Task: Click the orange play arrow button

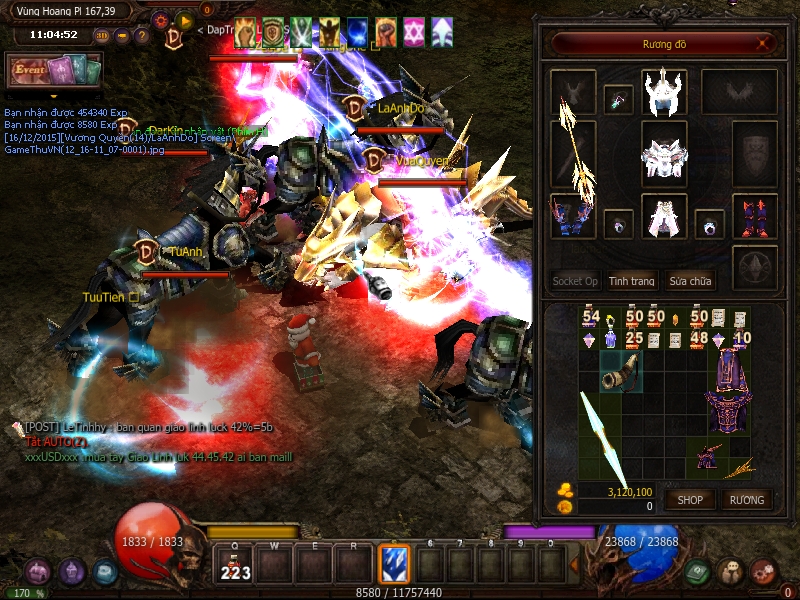Action: (x=185, y=20)
